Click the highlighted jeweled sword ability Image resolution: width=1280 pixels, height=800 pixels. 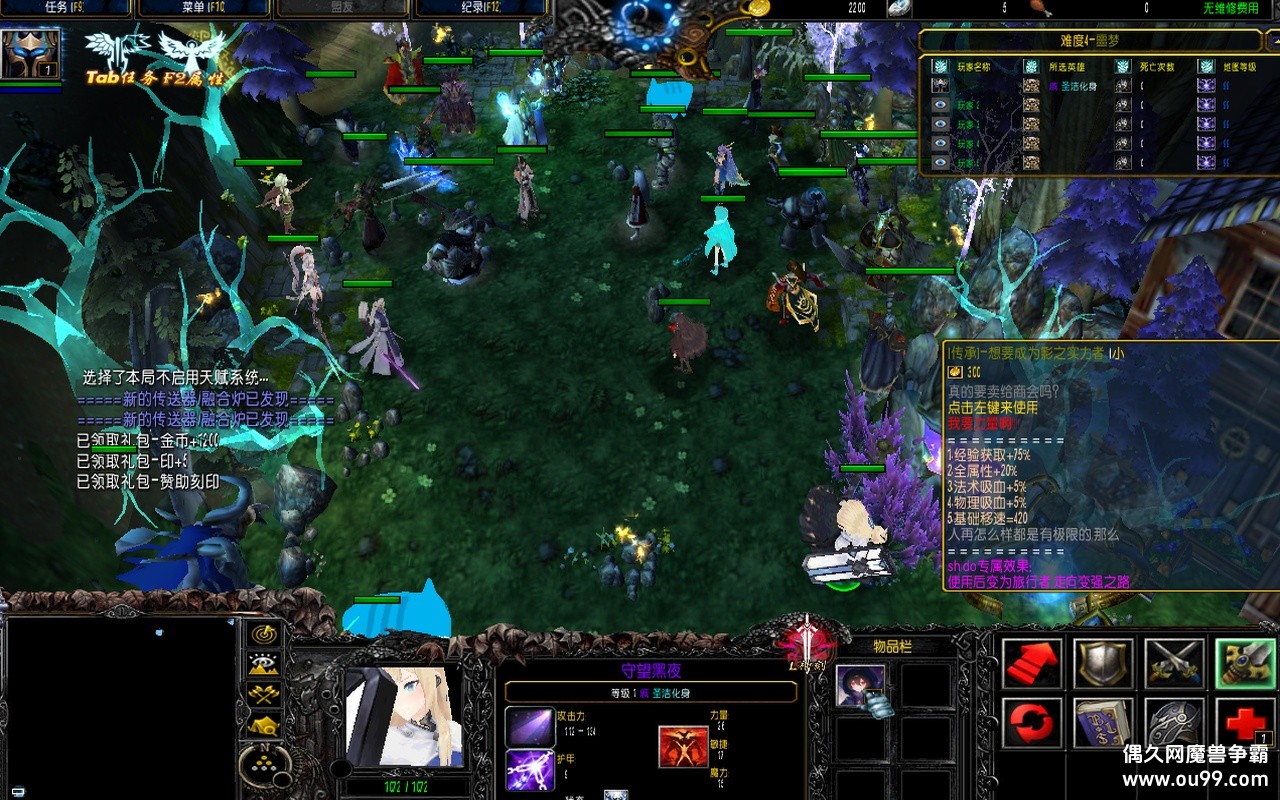click(1245, 663)
